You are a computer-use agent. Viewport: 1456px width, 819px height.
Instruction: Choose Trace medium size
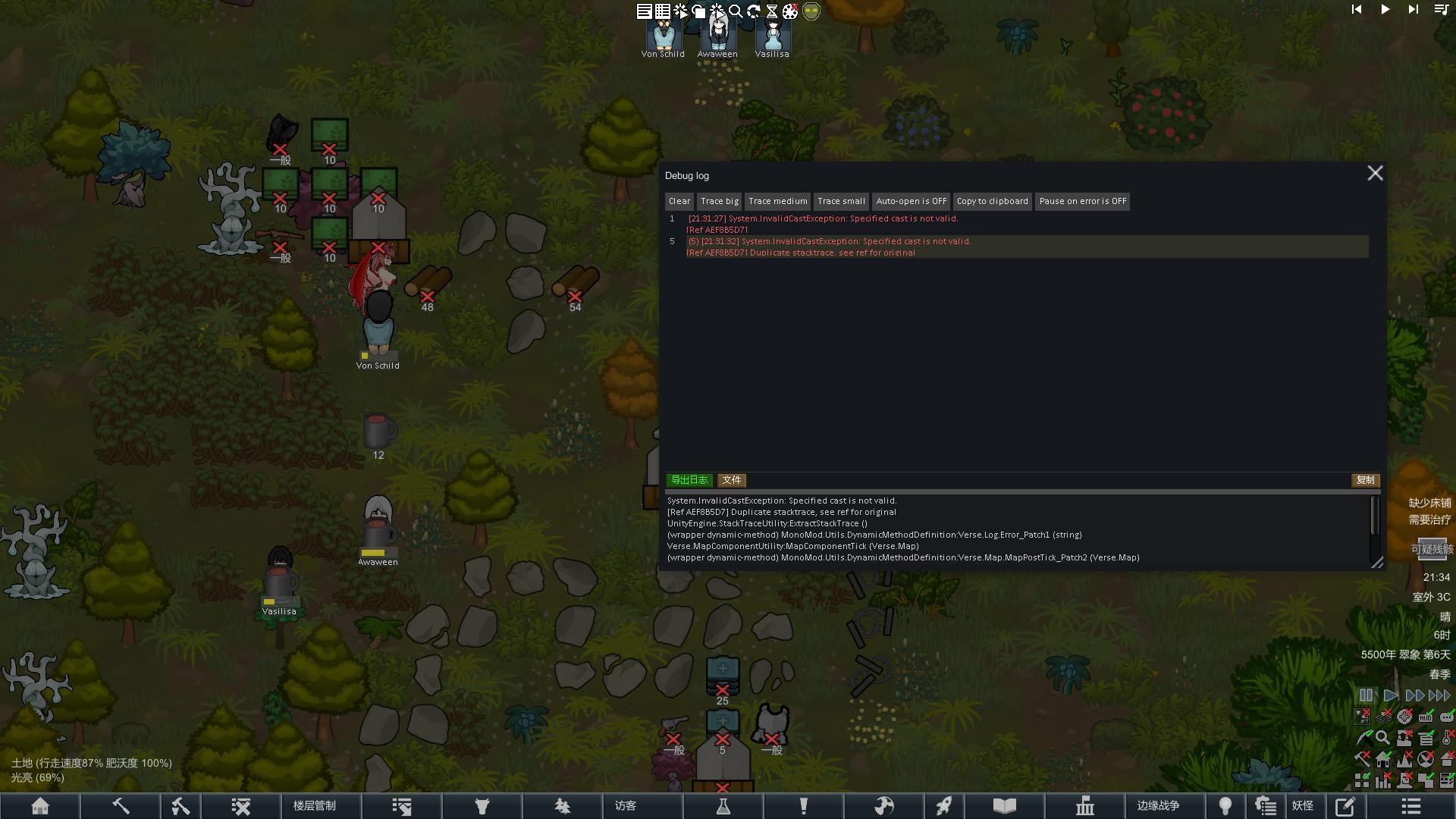click(777, 202)
